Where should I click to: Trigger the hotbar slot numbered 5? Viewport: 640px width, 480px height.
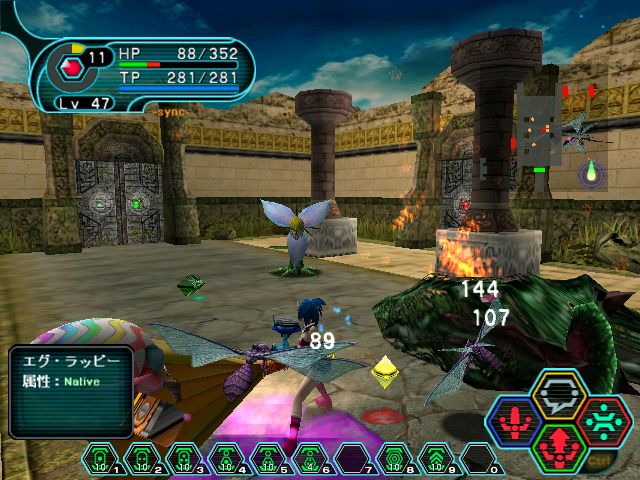[268, 458]
